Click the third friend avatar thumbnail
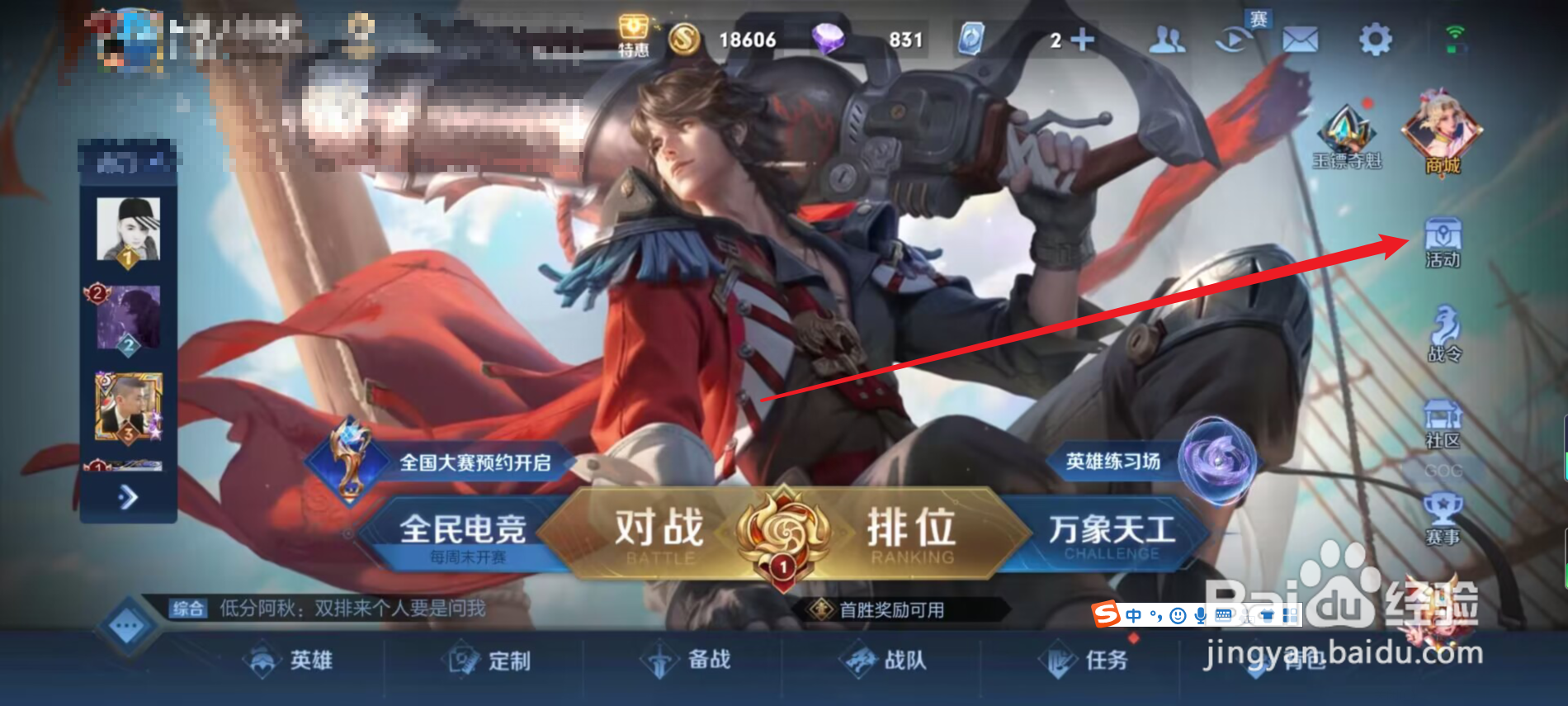Screen dimensions: 1568x706 [x=130, y=405]
